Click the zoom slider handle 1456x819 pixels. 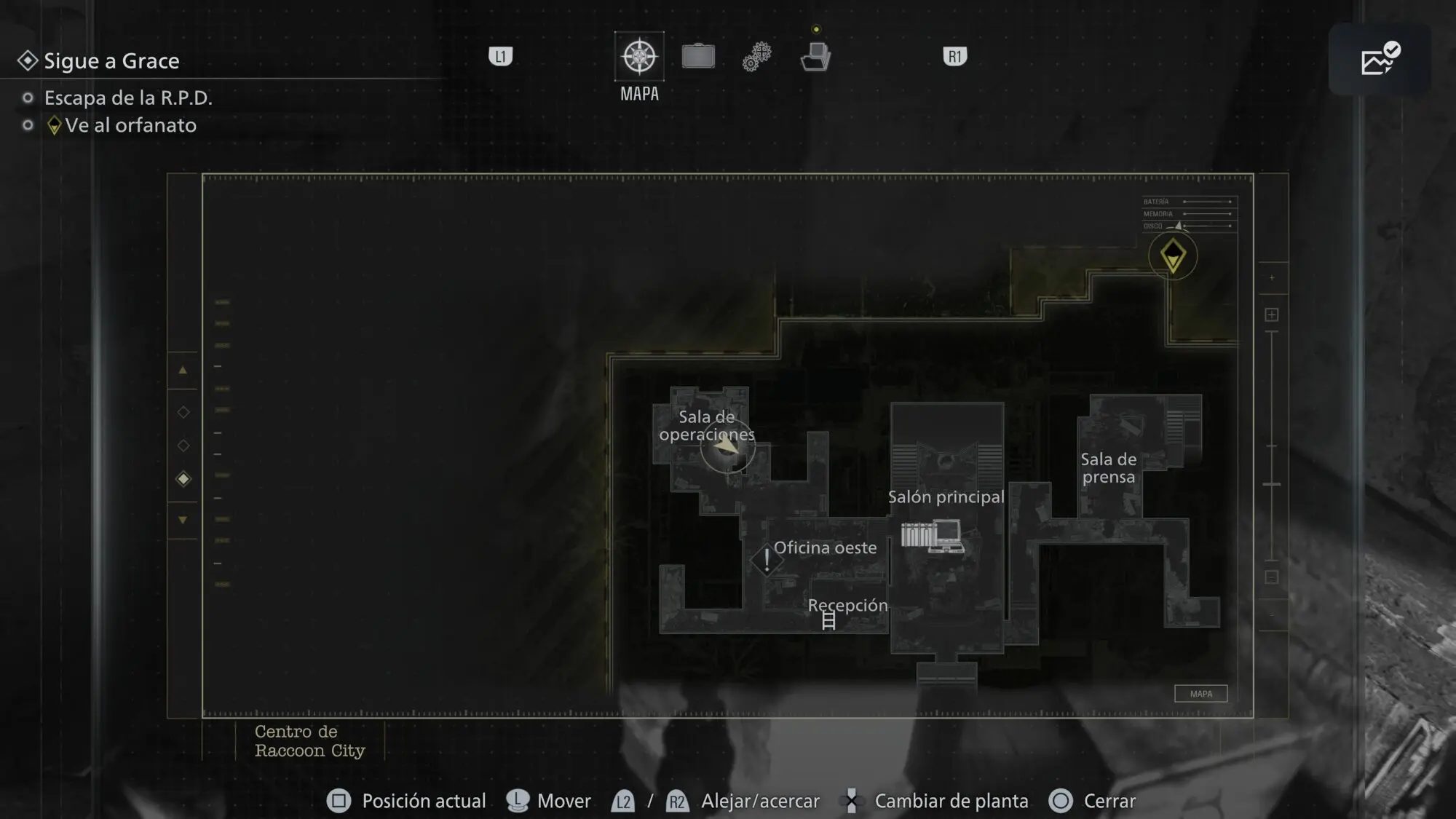1272,484
